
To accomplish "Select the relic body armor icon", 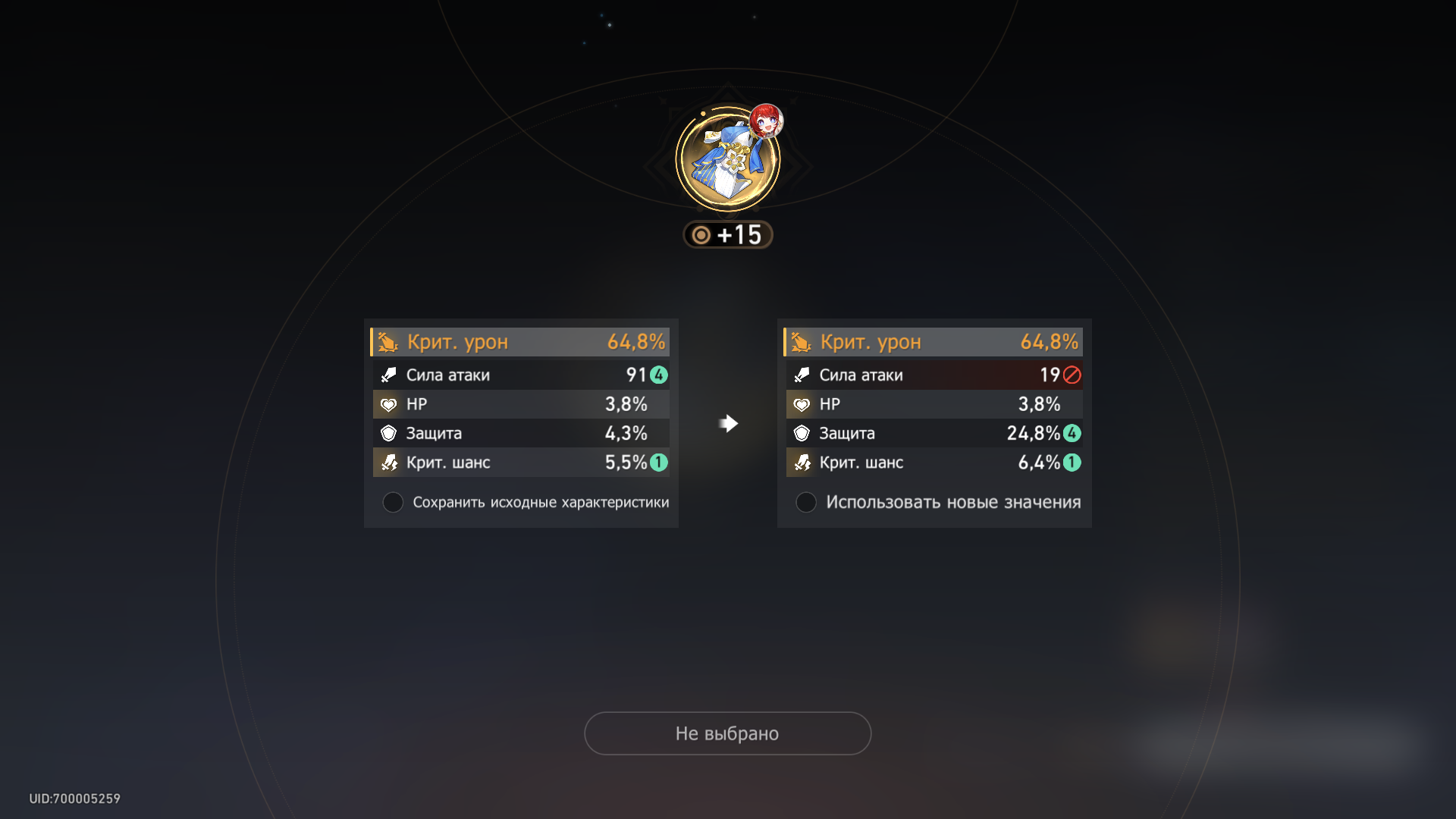I will click(x=727, y=161).
